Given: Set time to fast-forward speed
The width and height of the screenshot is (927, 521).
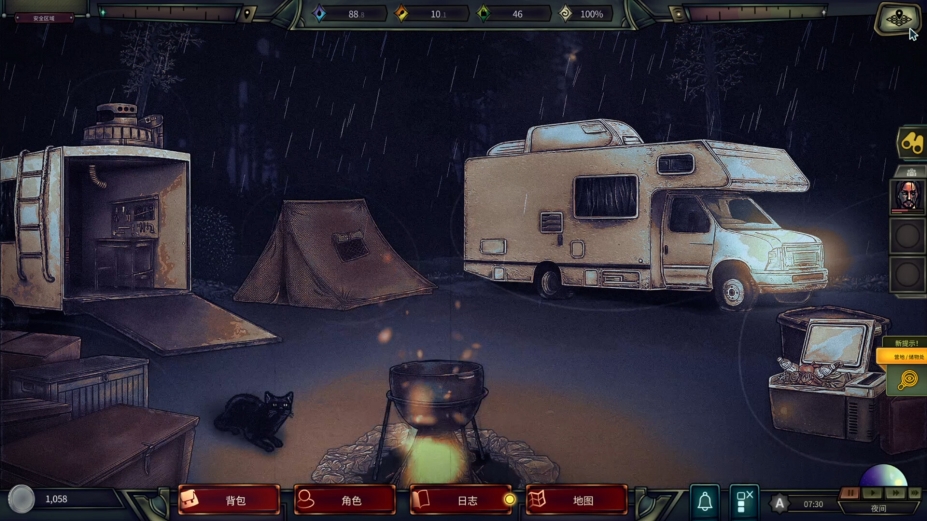Looking at the screenshot, I should click(893, 492).
